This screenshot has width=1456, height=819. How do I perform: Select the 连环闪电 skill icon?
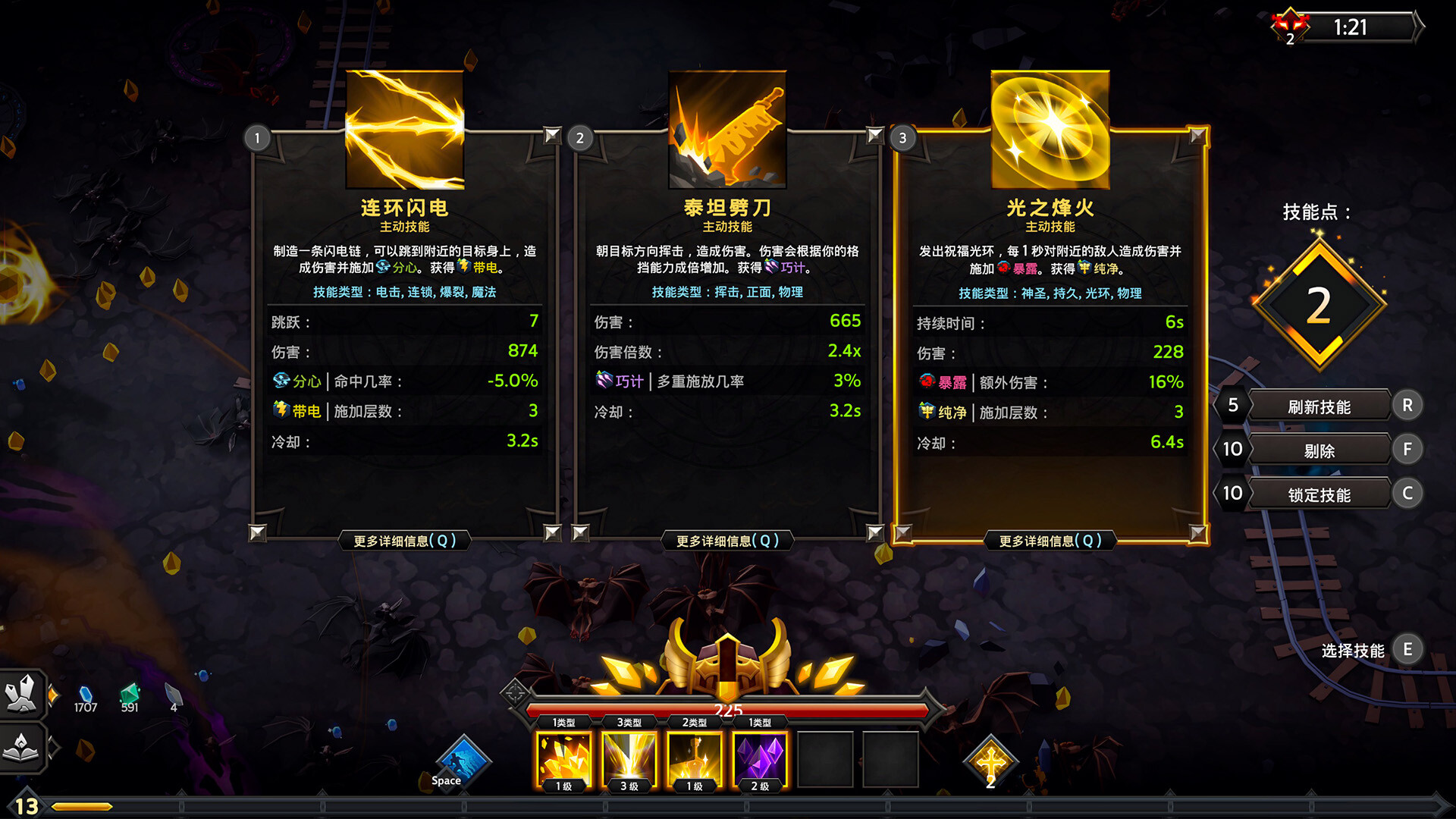(x=403, y=127)
